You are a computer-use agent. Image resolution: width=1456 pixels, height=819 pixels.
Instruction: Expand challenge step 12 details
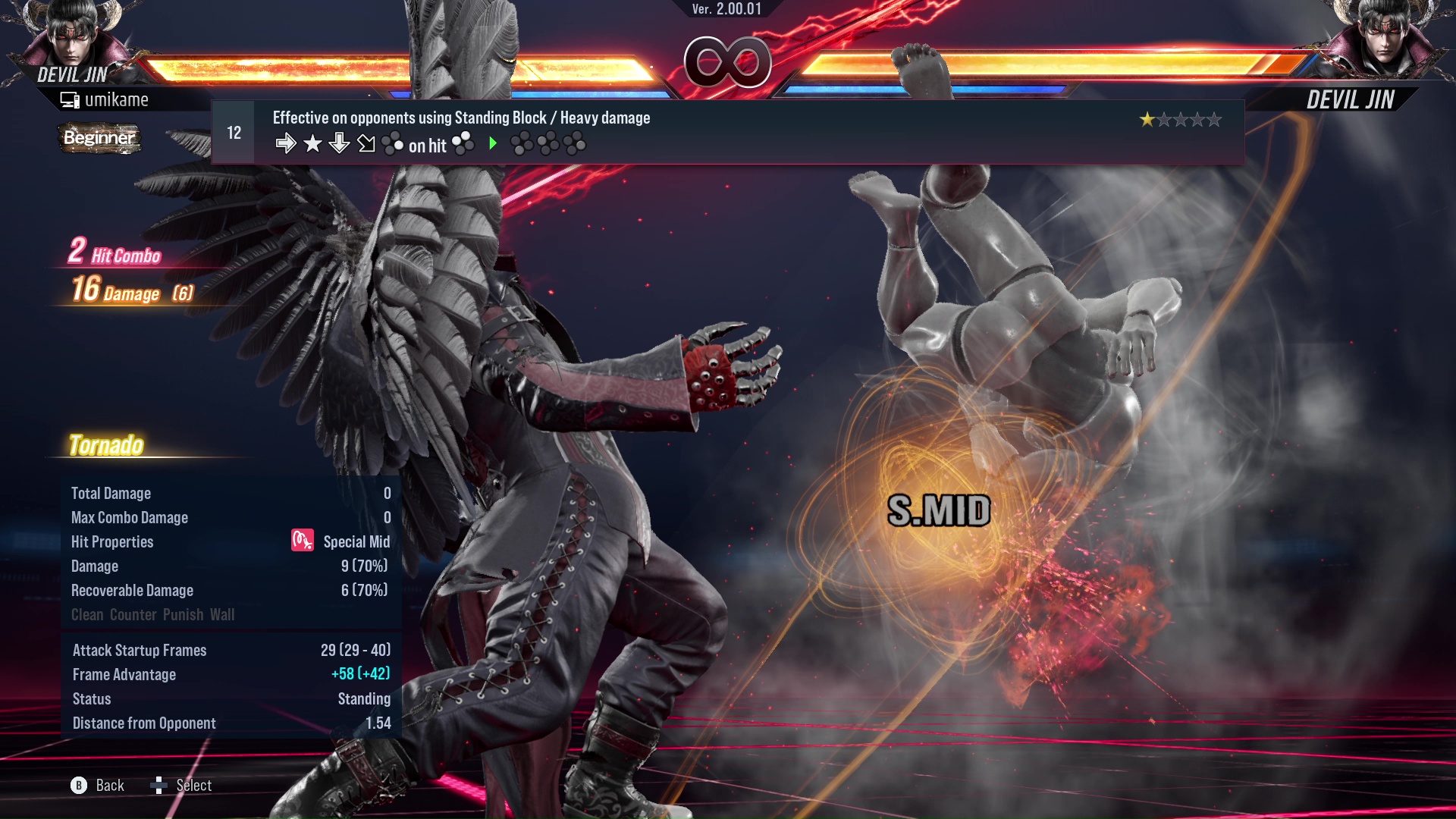(233, 131)
